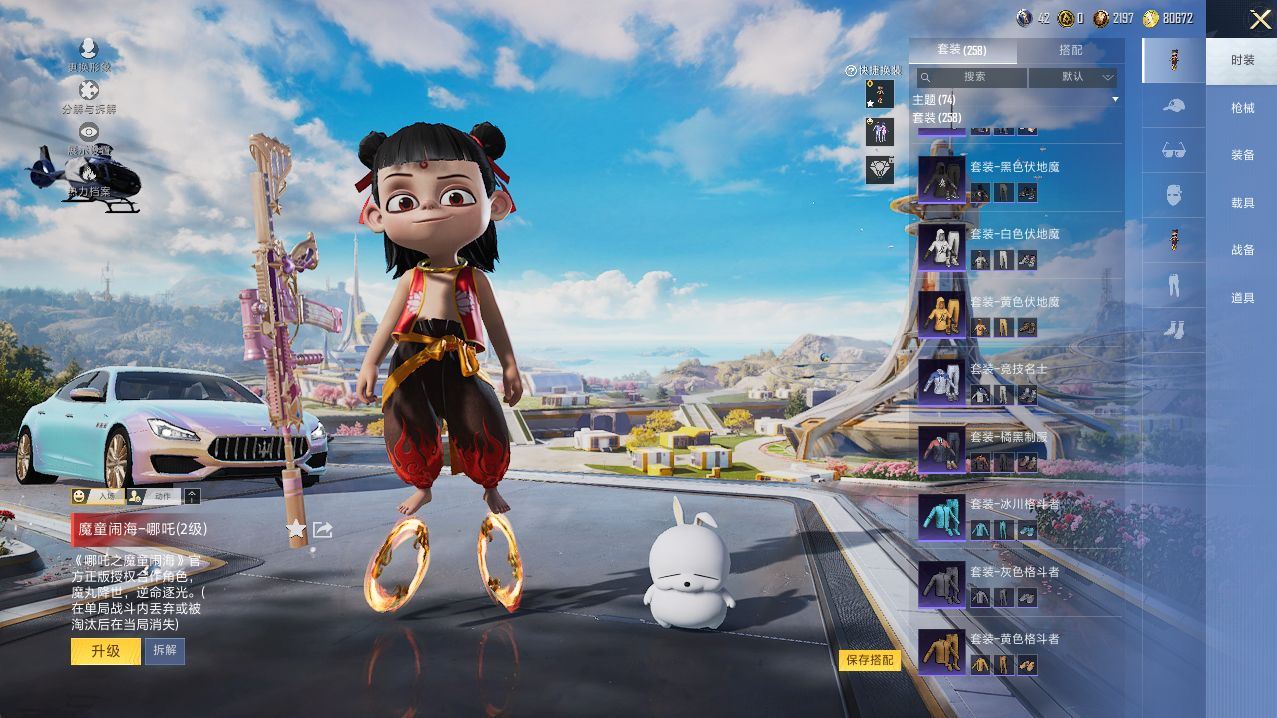Go to the 载具 vehicles category

click(1242, 203)
